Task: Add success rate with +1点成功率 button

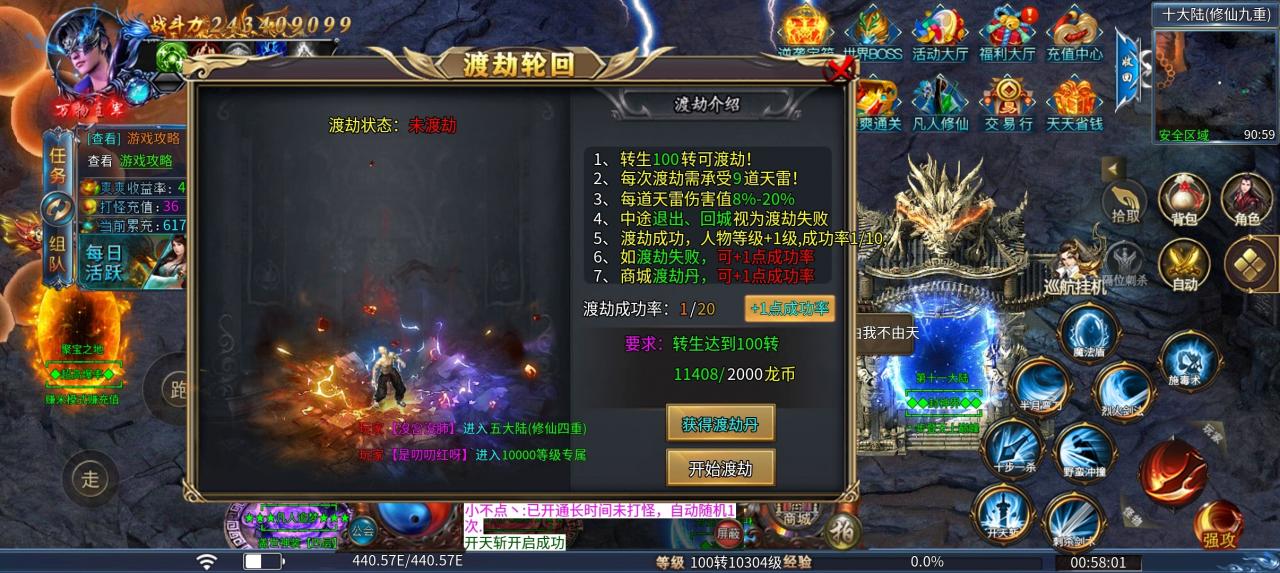Action: [x=790, y=308]
